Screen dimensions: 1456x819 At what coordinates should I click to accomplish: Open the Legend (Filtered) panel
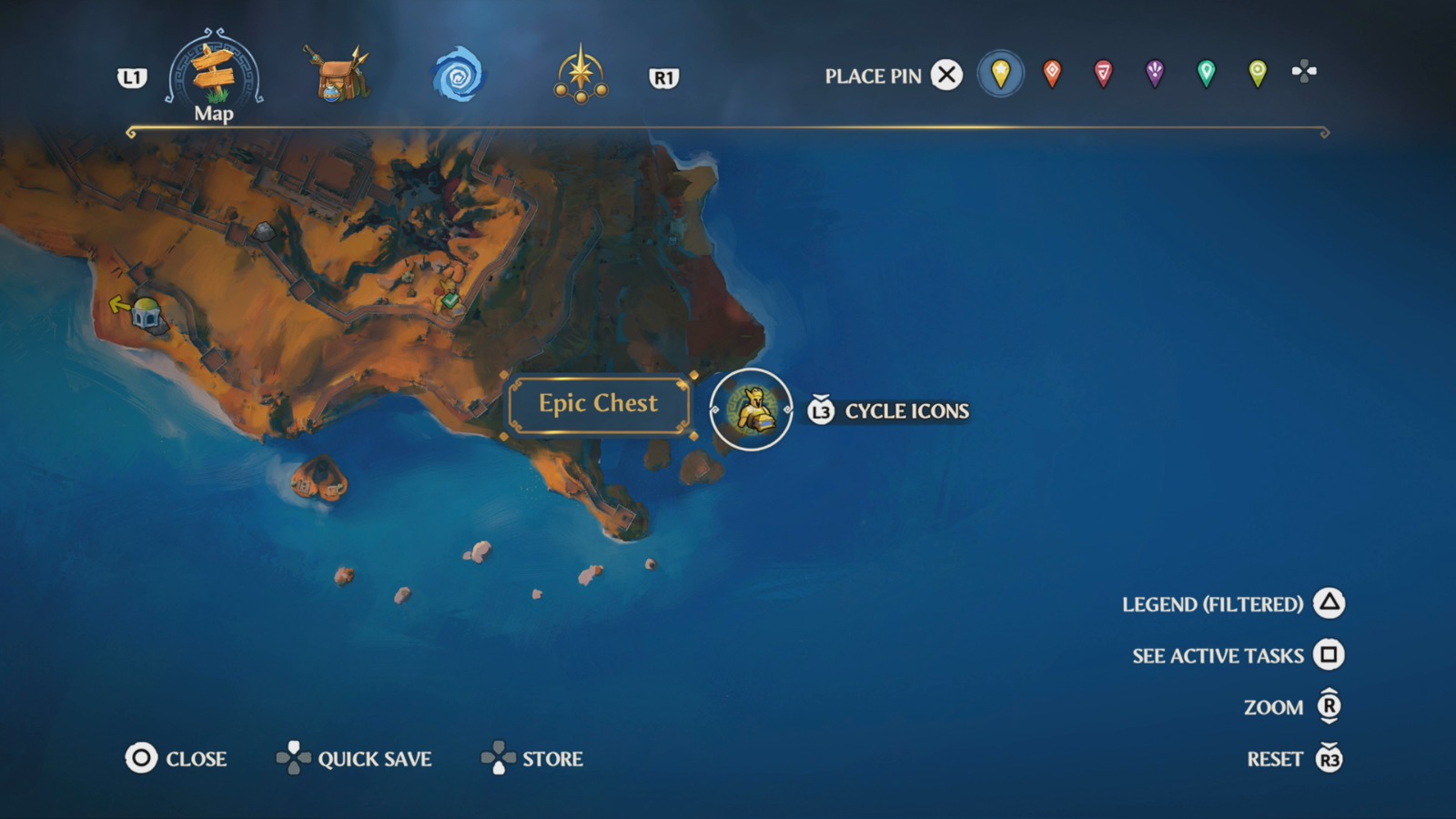click(1234, 602)
